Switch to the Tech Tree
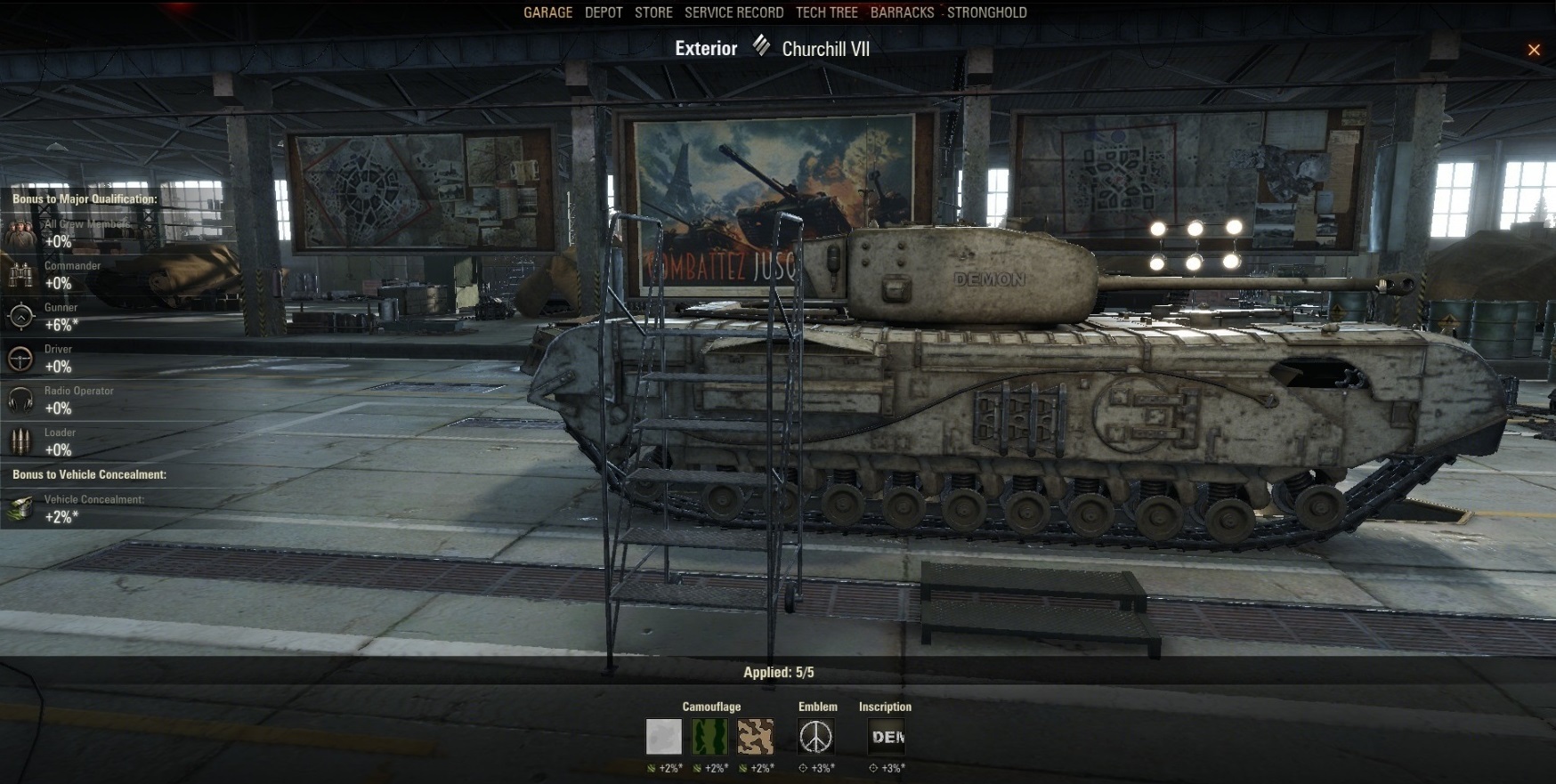Screen dimensions: 1556x784 826,12
